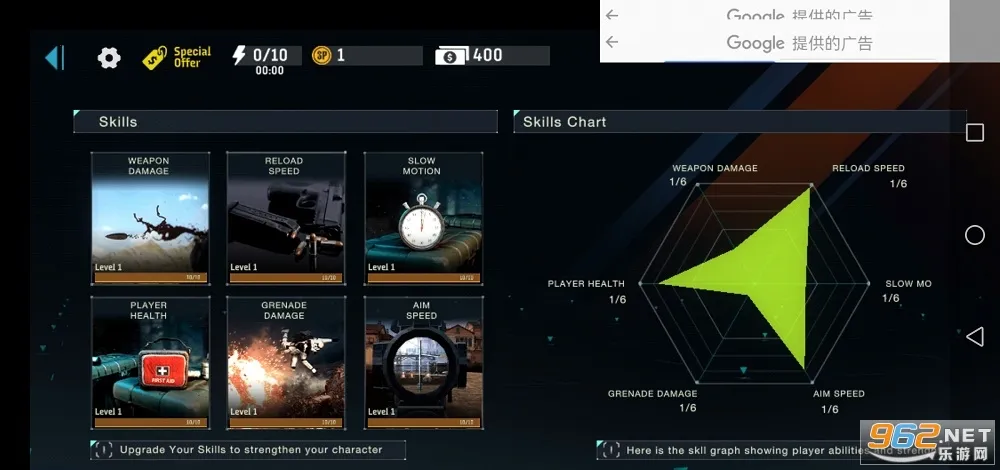Tap the Android triangle back button

[974, 336]
